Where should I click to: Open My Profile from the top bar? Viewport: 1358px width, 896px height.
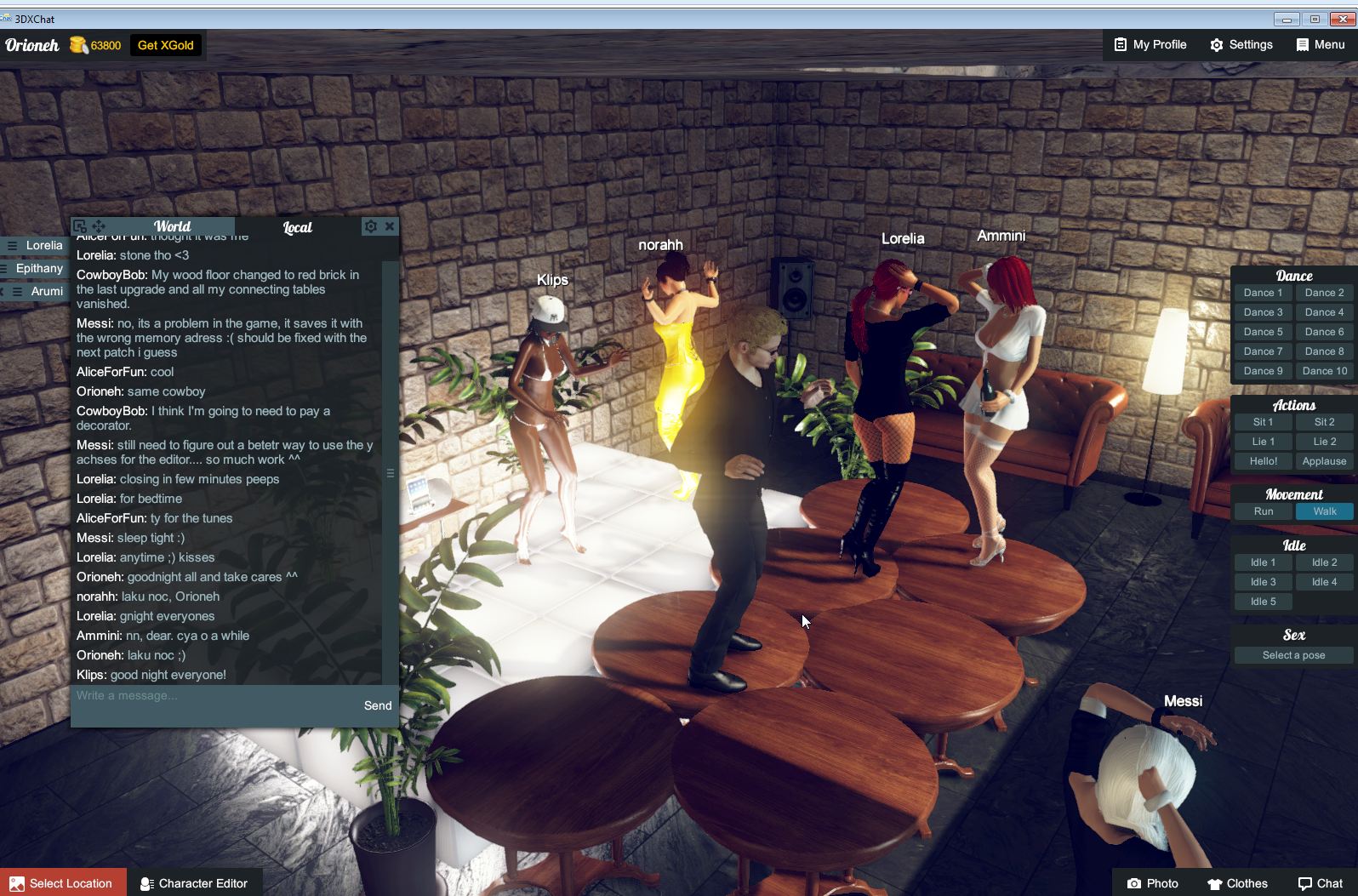click(x=1149, y=44)
